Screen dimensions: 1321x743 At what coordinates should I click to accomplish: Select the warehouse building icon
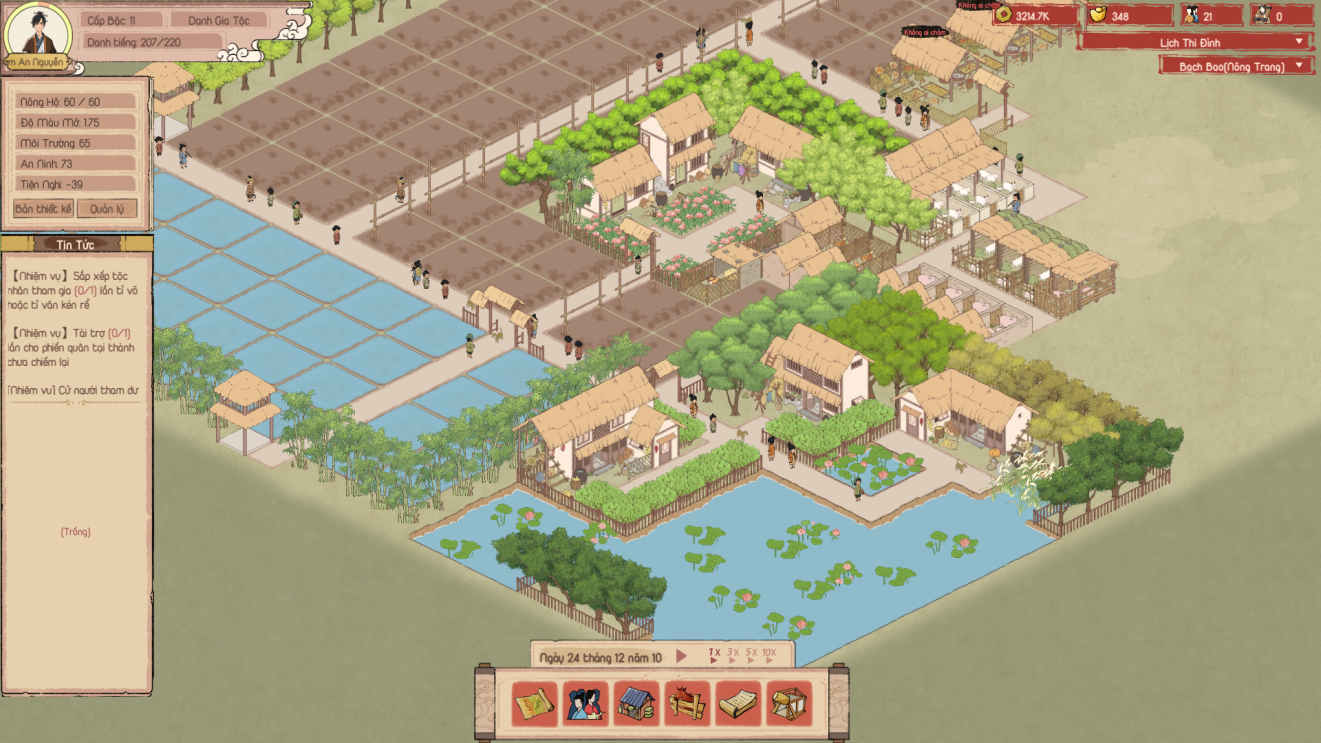636,704
